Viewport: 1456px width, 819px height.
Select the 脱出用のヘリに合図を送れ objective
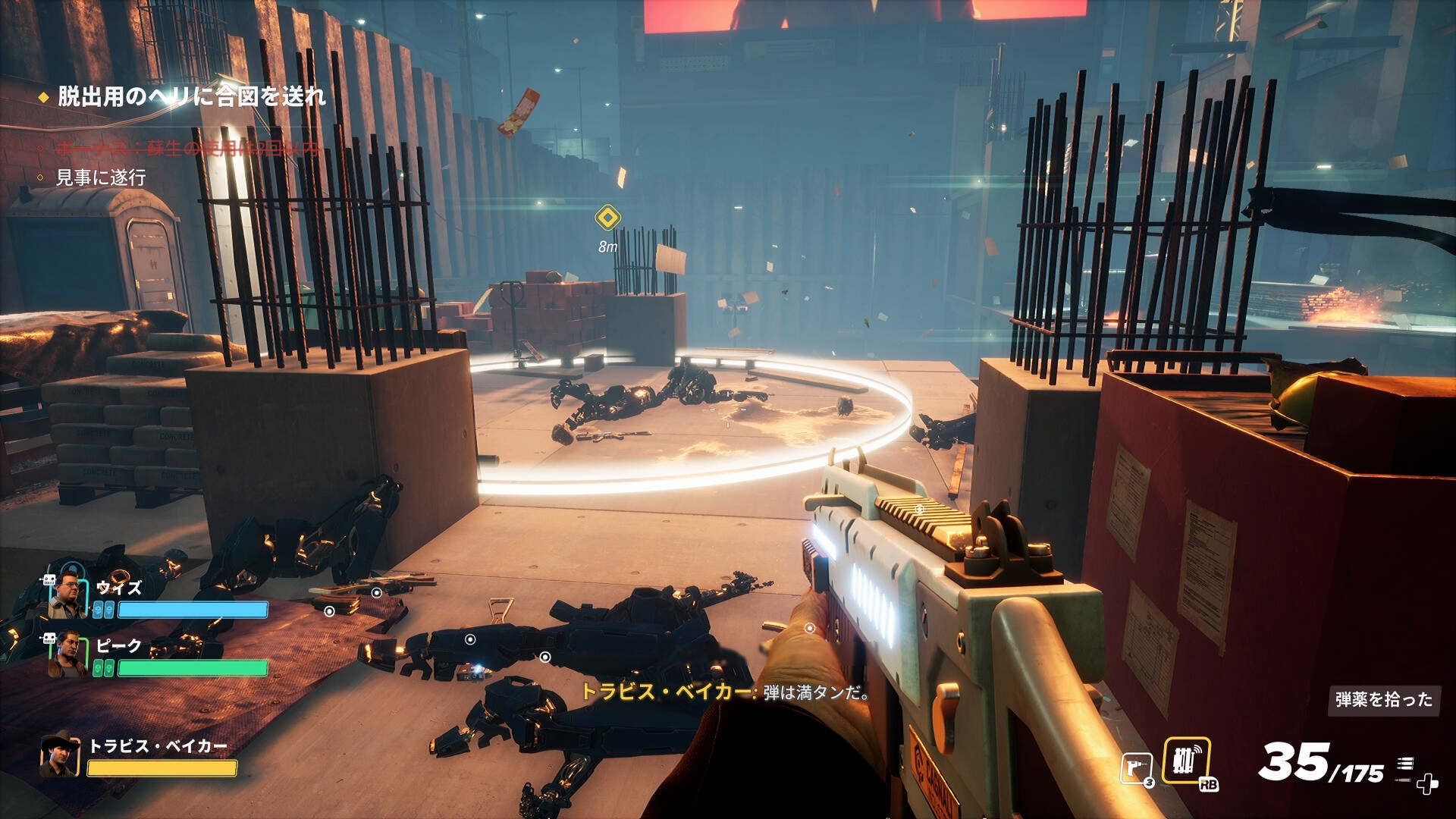pyautogui.click(x=191, y=96)
